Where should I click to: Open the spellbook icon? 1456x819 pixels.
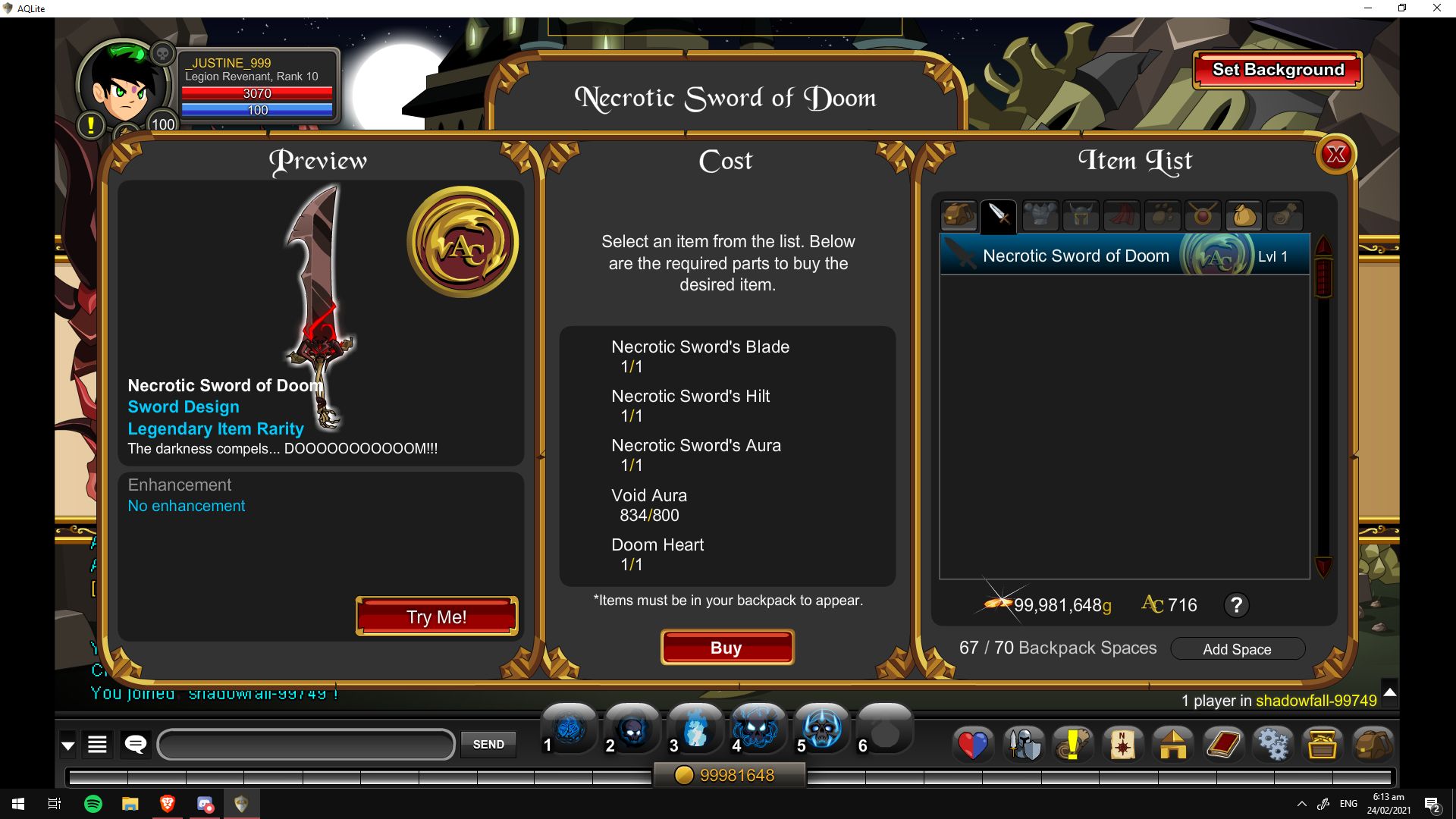coord(1222,745)
